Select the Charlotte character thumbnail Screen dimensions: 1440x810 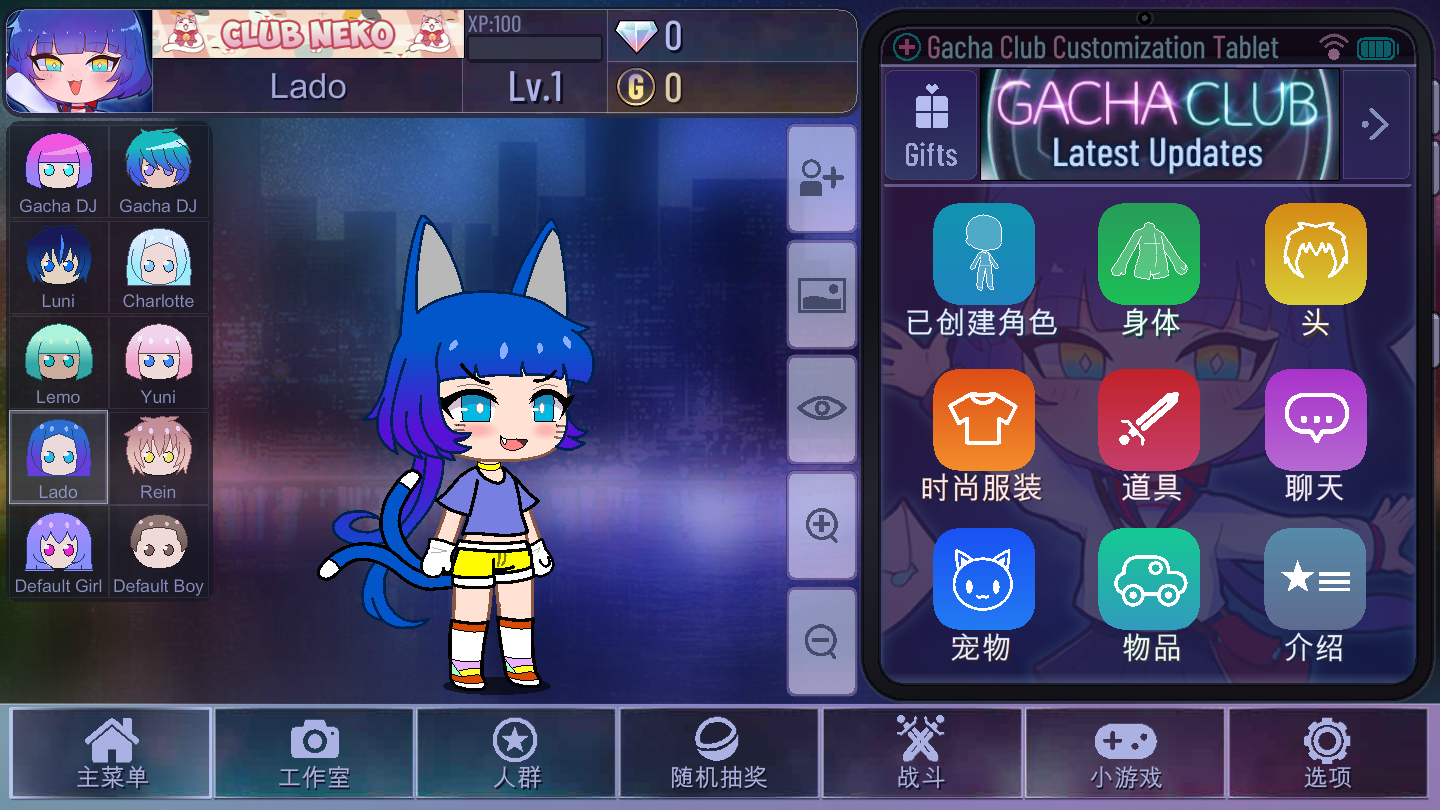click(x=158, y=267)
